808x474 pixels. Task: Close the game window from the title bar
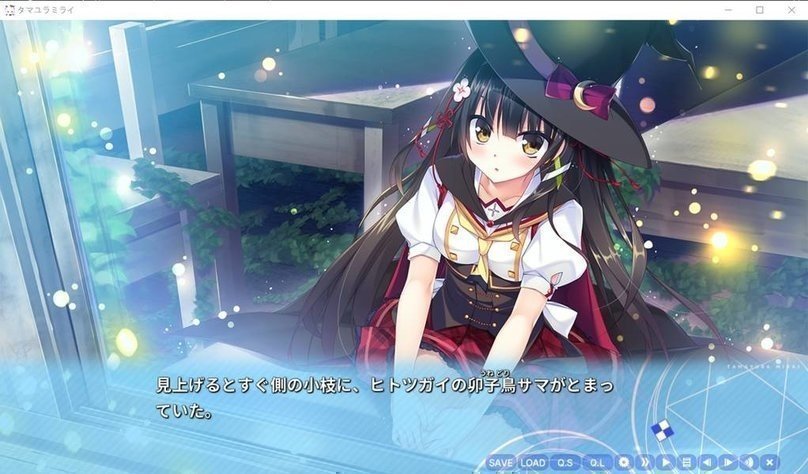coord(789,10)
